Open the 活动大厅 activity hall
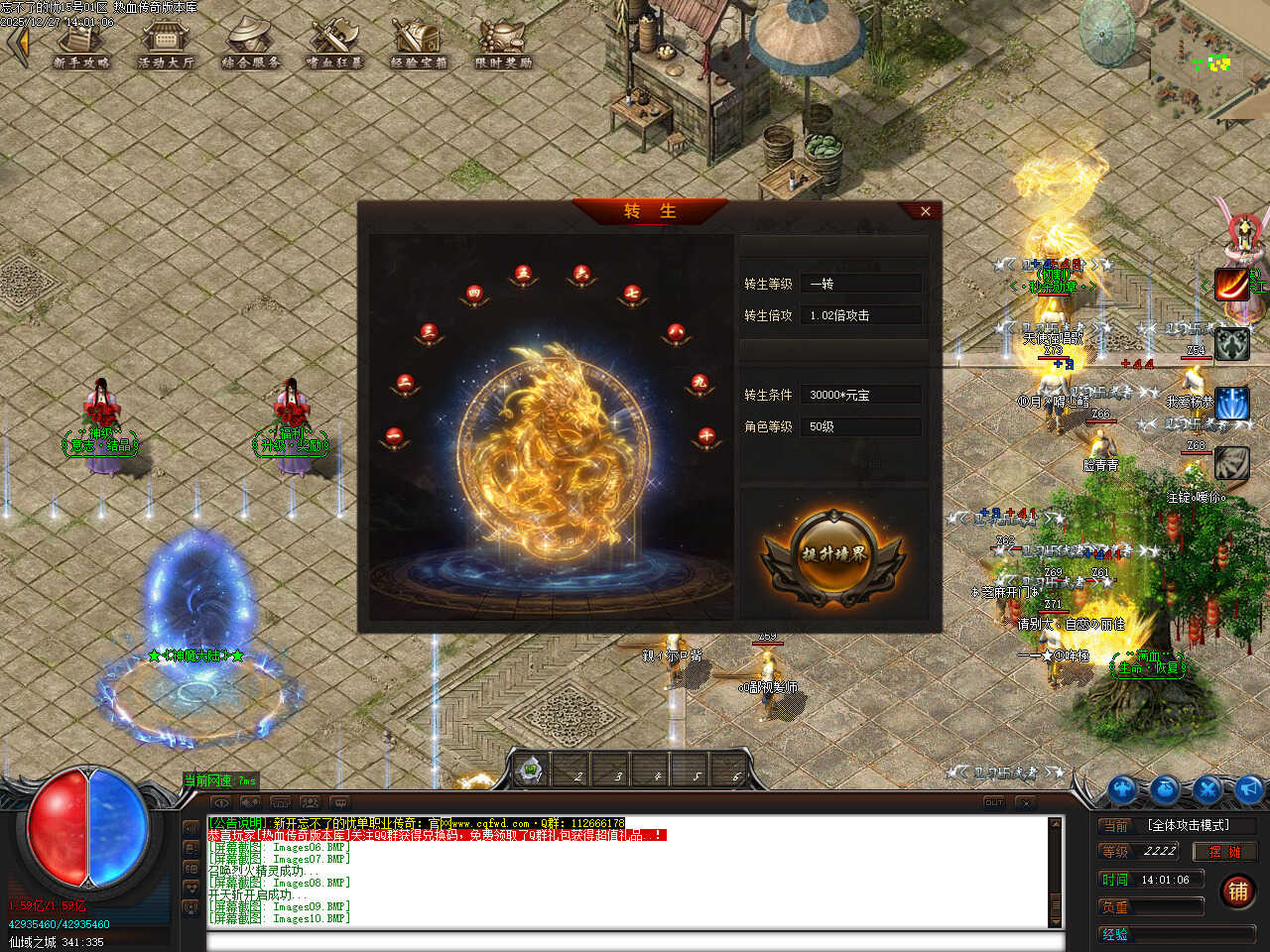Screen dimensions: 1270x952 tap(166, 46)
